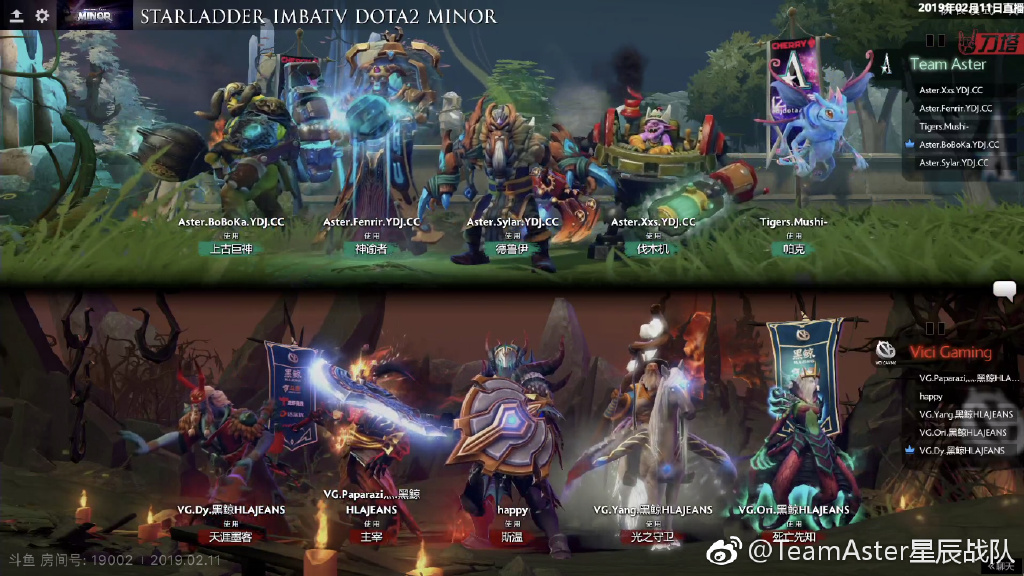1024x576 pixels.
Task: Select Aster.BoBoKa.YDJ.CC in the Team Aster list
Action: coord(959,144)
